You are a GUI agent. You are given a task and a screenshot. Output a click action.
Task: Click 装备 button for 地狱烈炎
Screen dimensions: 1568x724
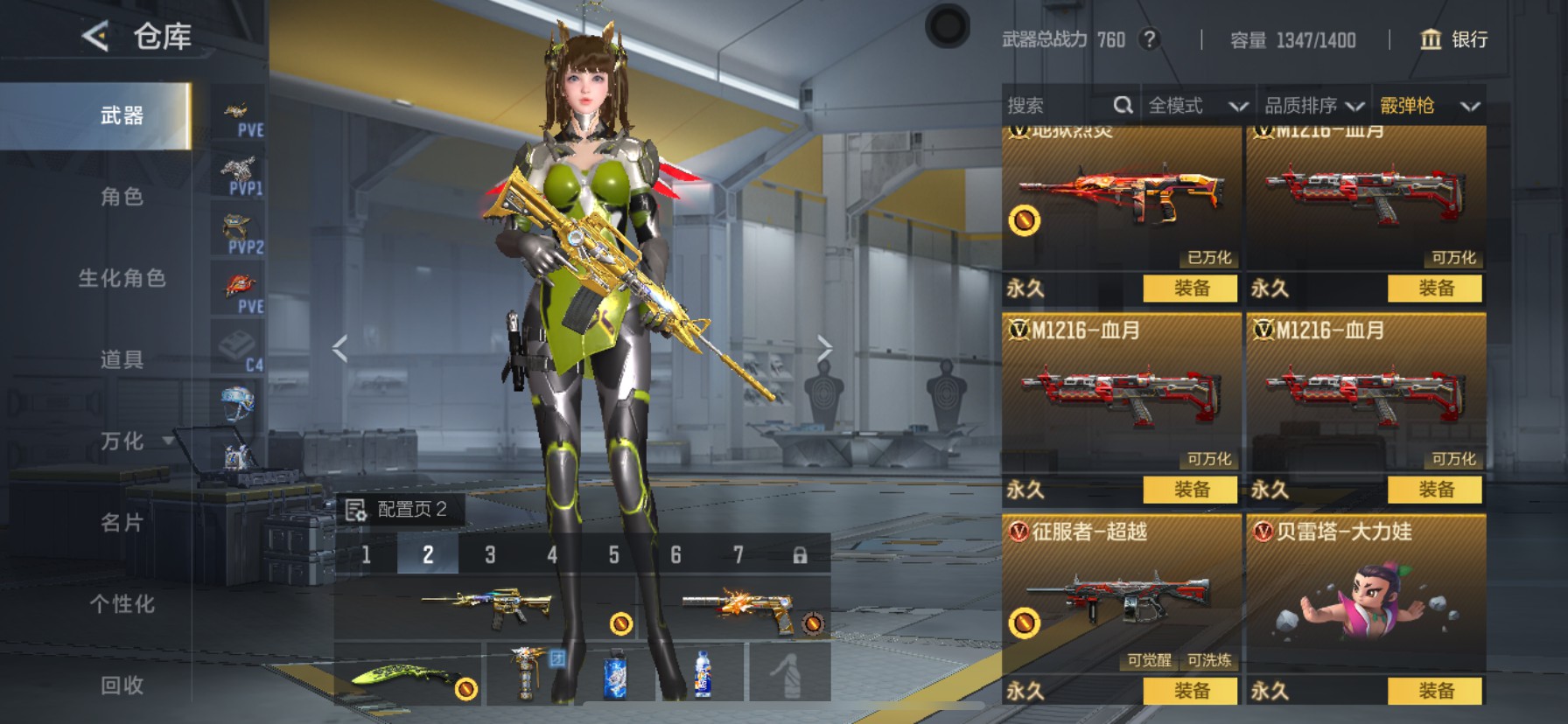pyautogui.click(x=1189, y=289)
